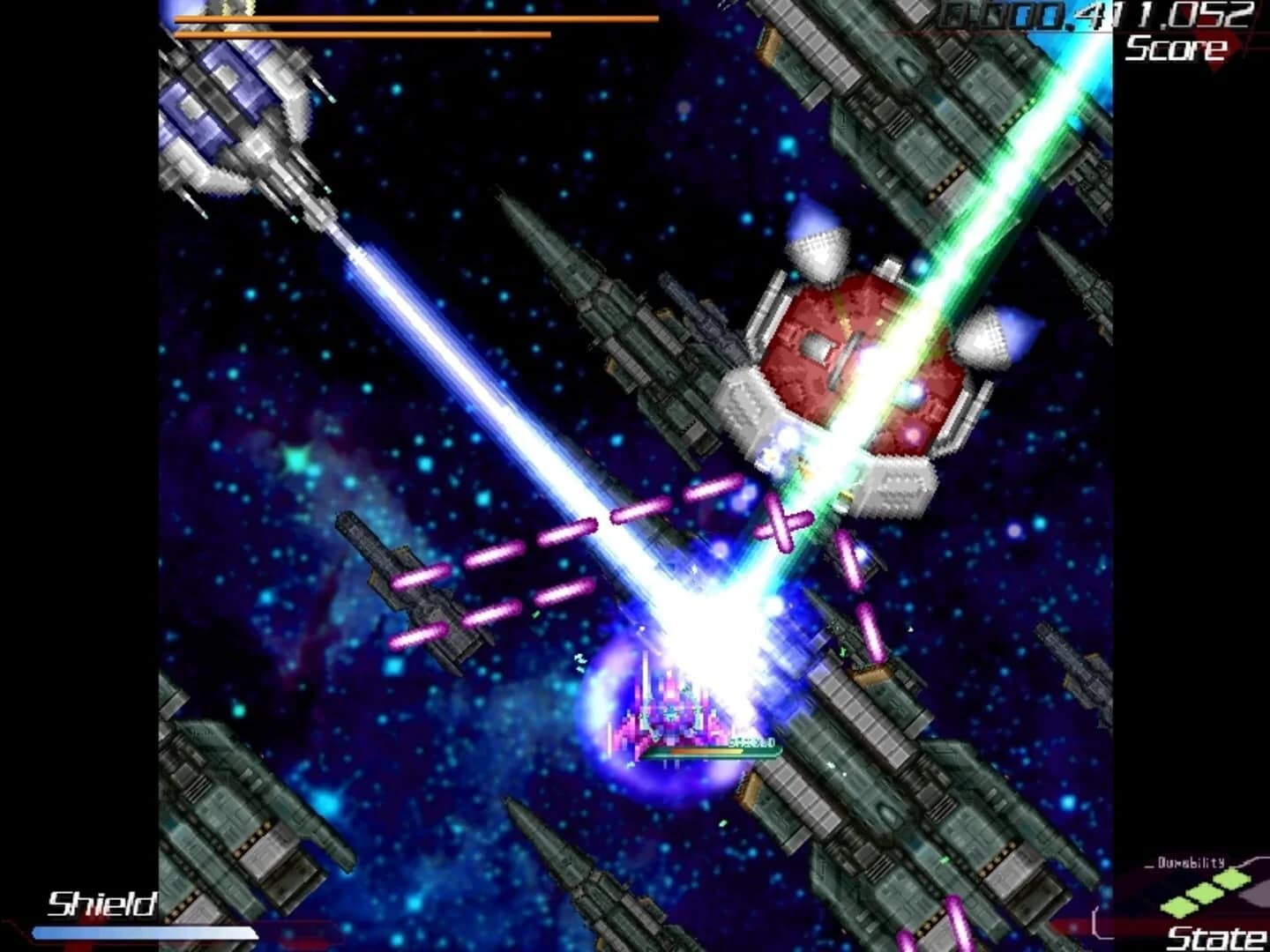Click the middle green Durability diamond indicator
The width and height of the screenshot is (1270, 952).
pos(1205,894)
